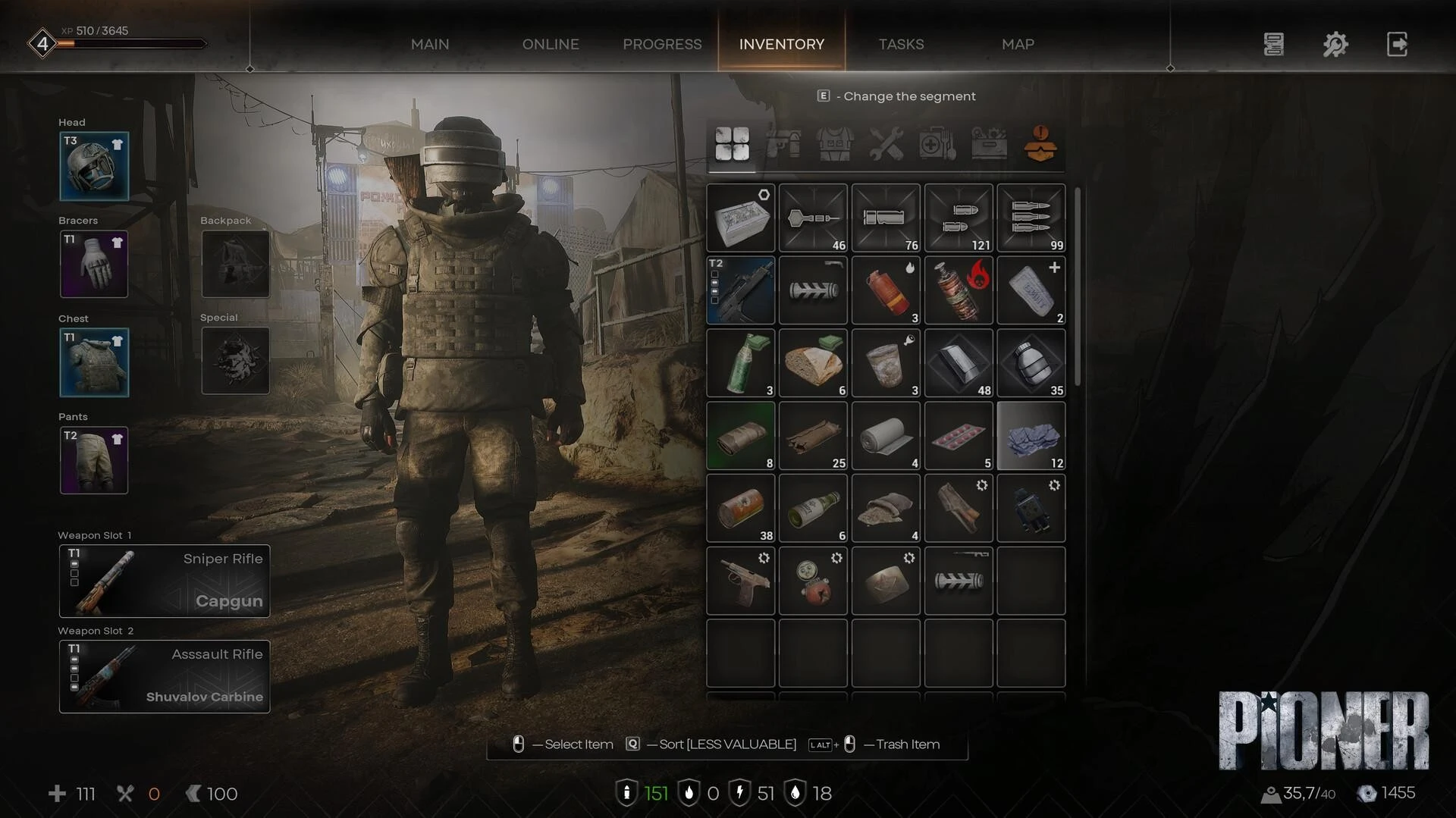Filter inventory by weapons category
The width and height of the screenshot is (1456, 818).
tap(783, 144)
